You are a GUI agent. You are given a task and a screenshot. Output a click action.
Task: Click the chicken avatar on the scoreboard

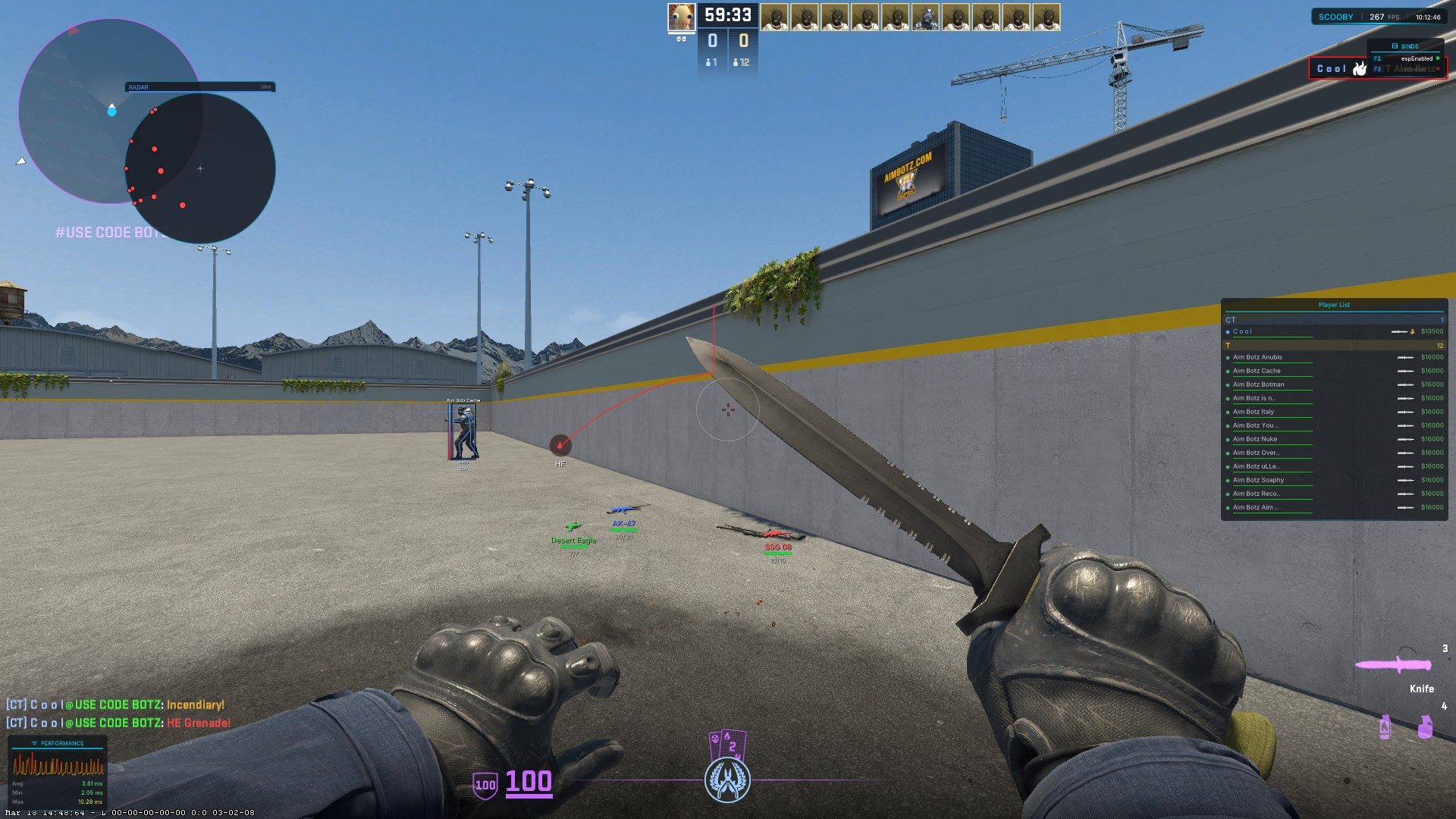click(680, 15)
